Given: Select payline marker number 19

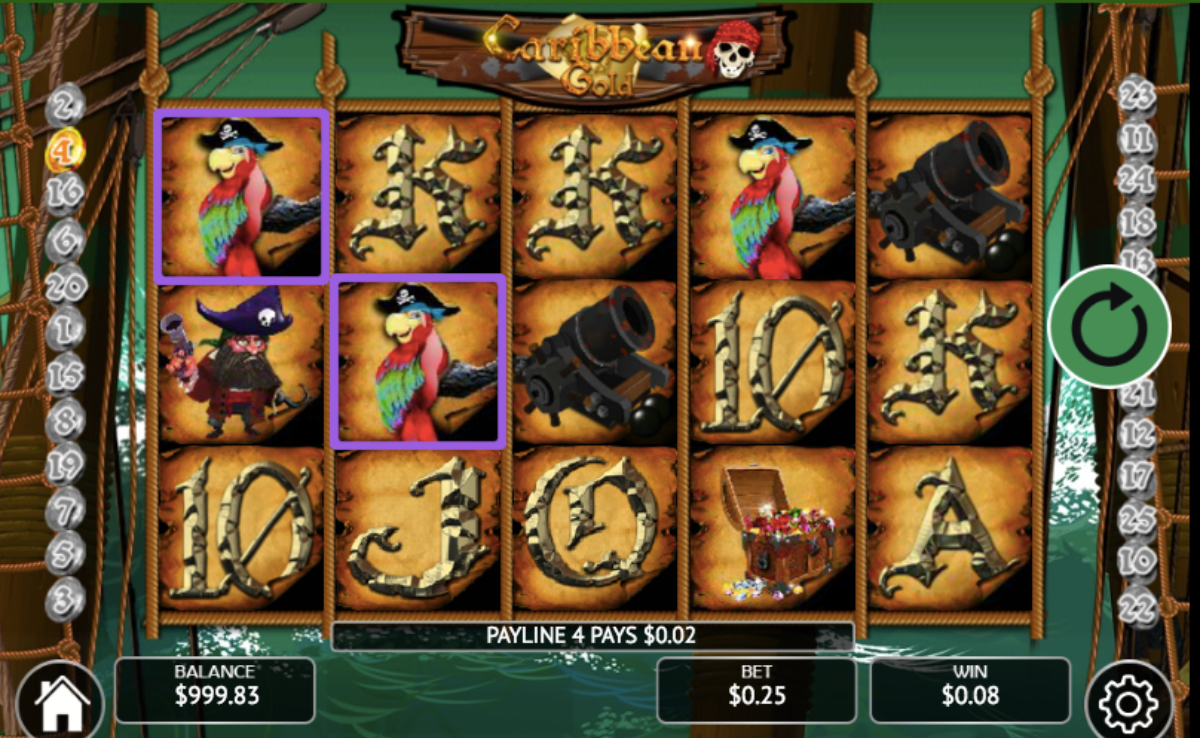Looking at the screenshot, I should tap(66, 465).
